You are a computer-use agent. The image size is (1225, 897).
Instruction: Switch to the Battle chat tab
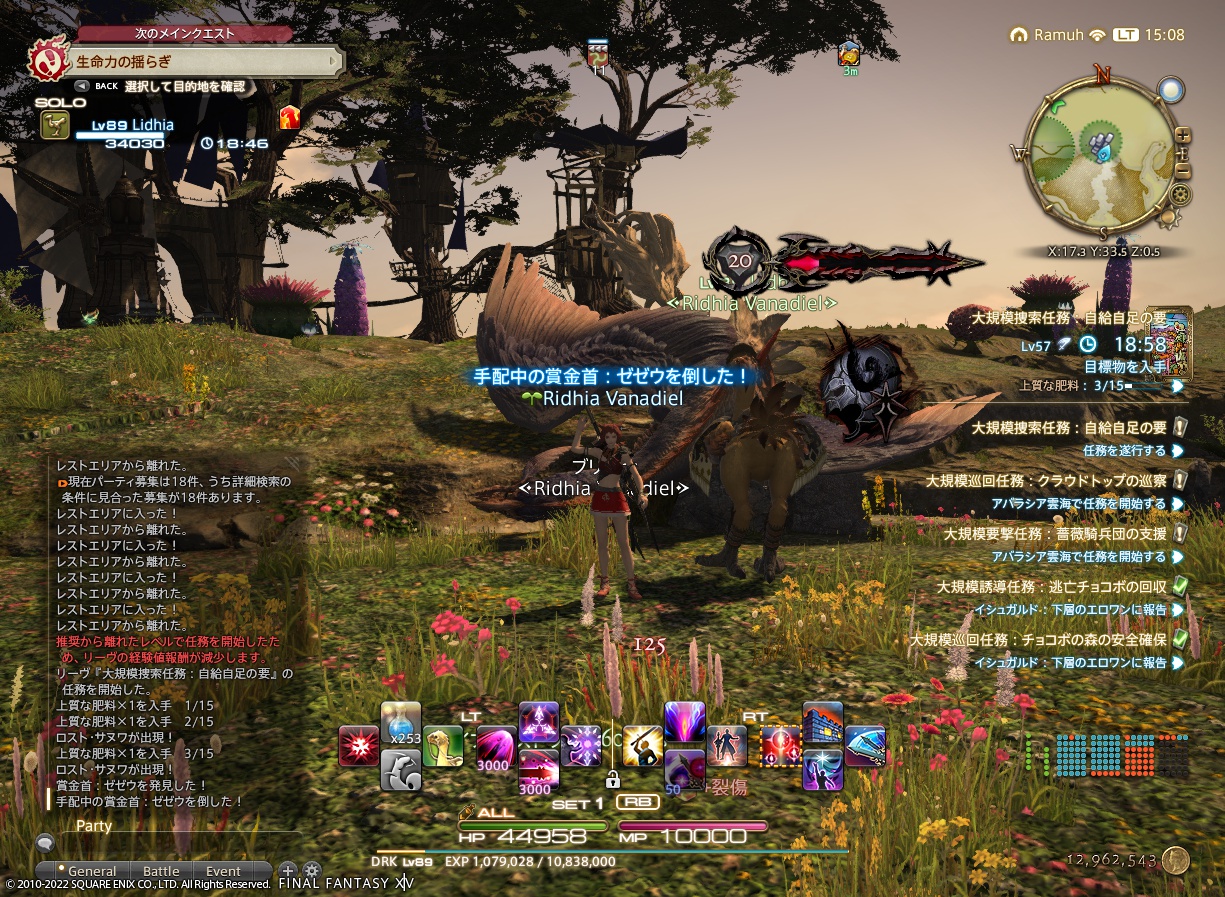pyautogui.click(x=161, y=871)
